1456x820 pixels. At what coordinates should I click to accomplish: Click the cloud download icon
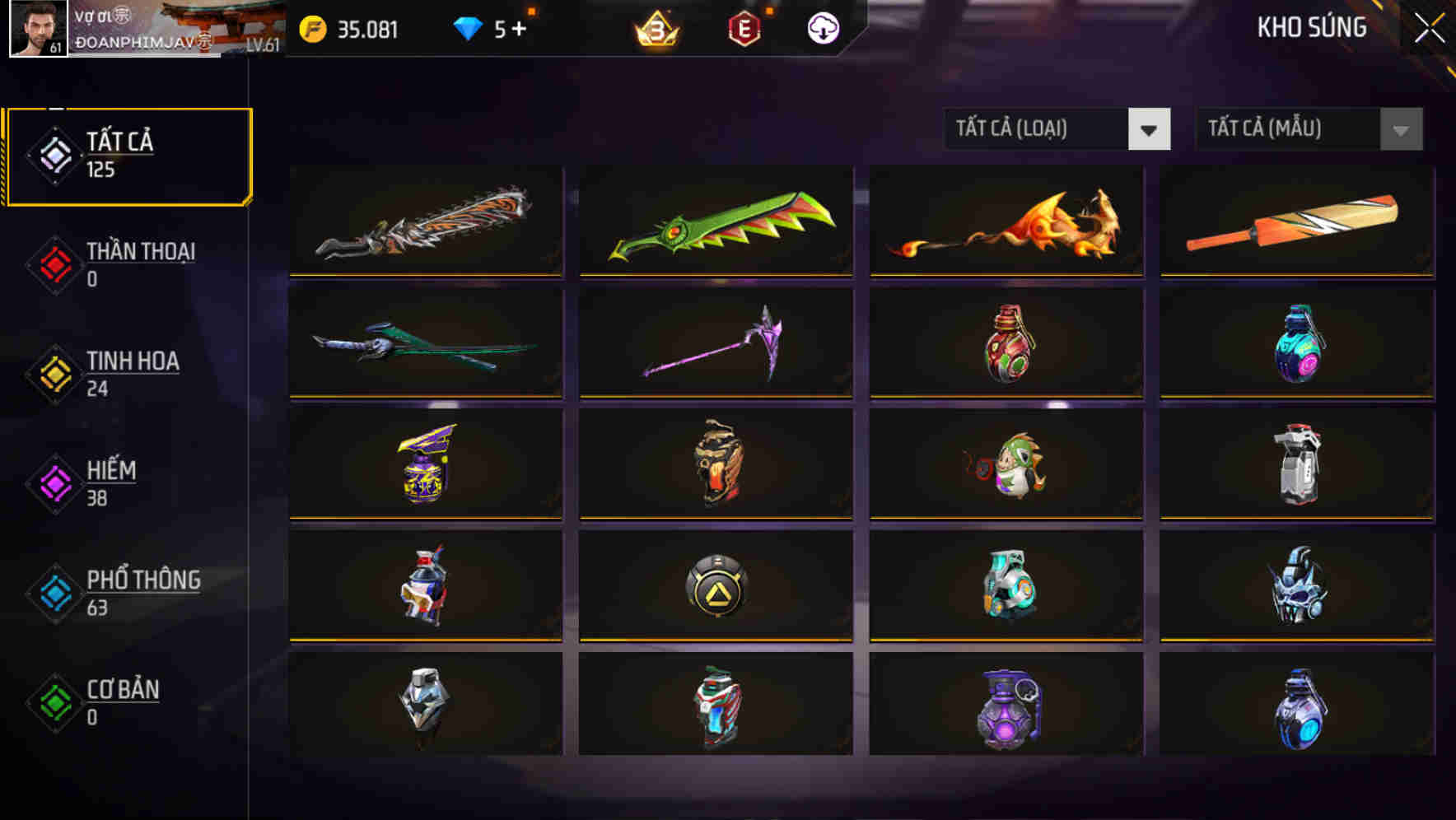[x=821, y=29]
